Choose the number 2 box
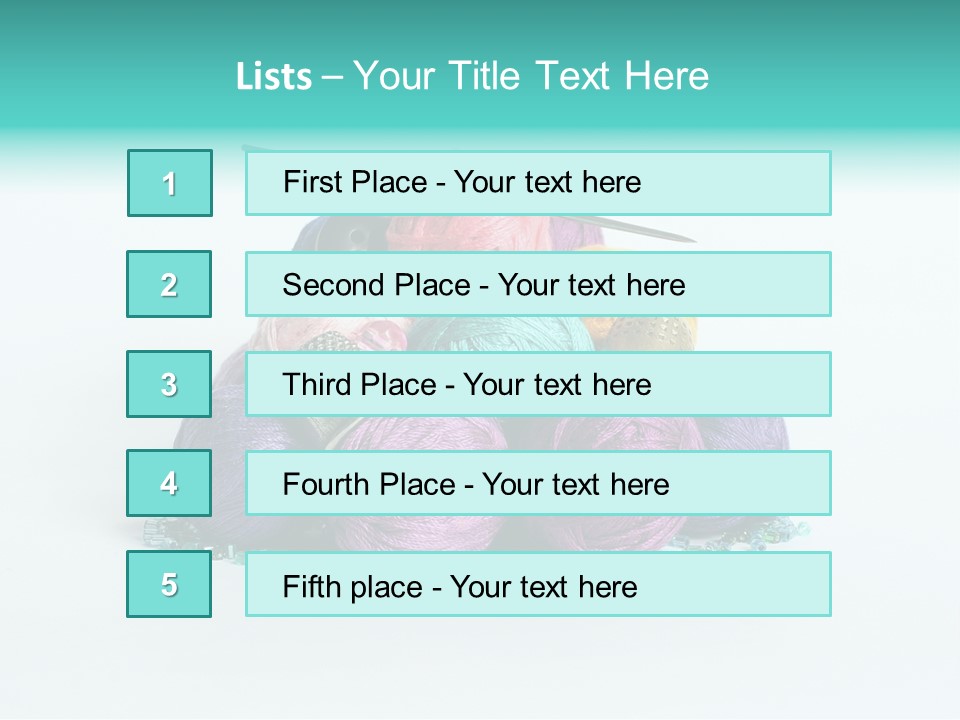Viewport: 960px width, 720px height. coord(169,284)
